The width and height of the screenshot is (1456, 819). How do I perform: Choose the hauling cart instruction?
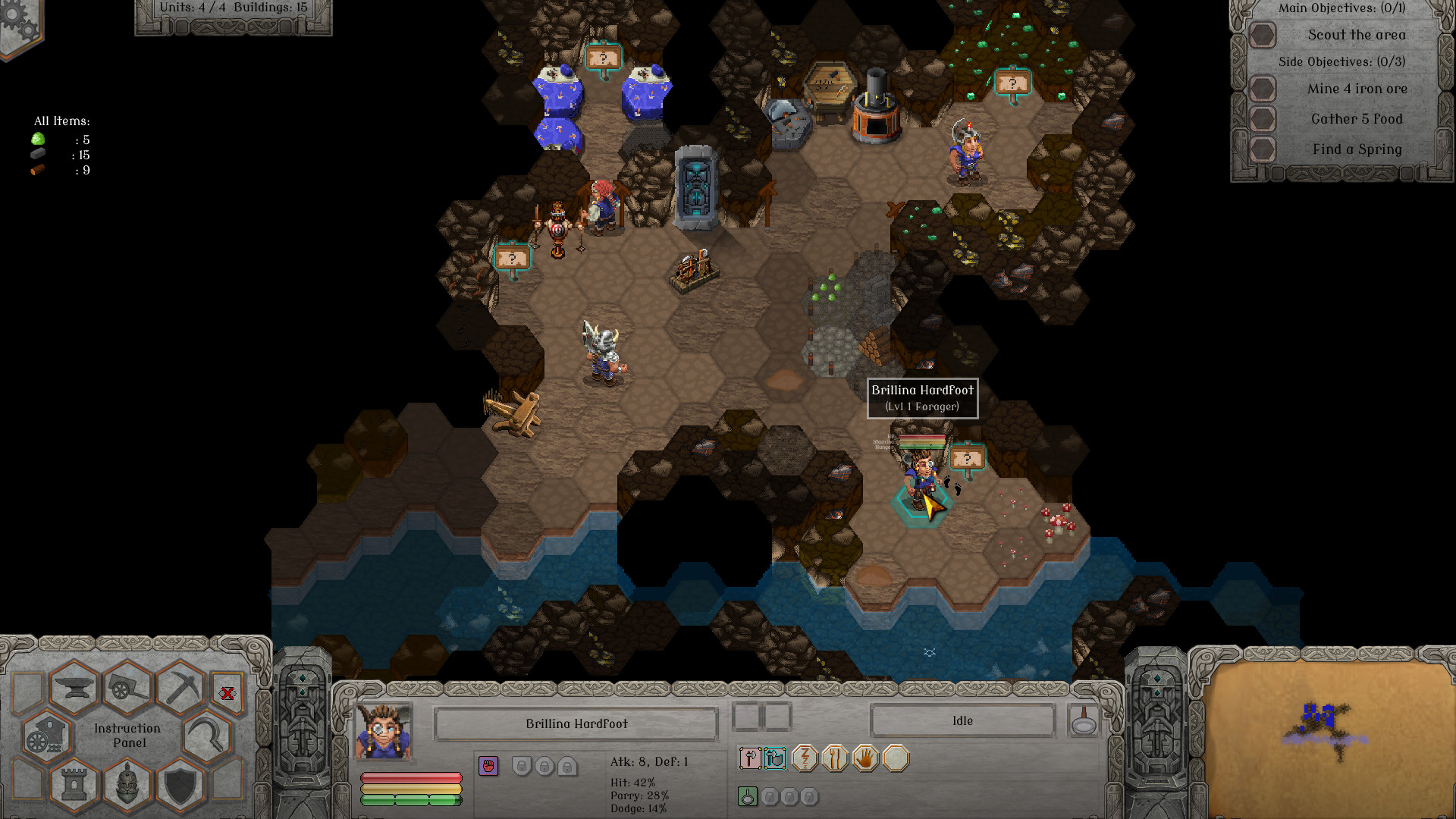click(128, 687)
